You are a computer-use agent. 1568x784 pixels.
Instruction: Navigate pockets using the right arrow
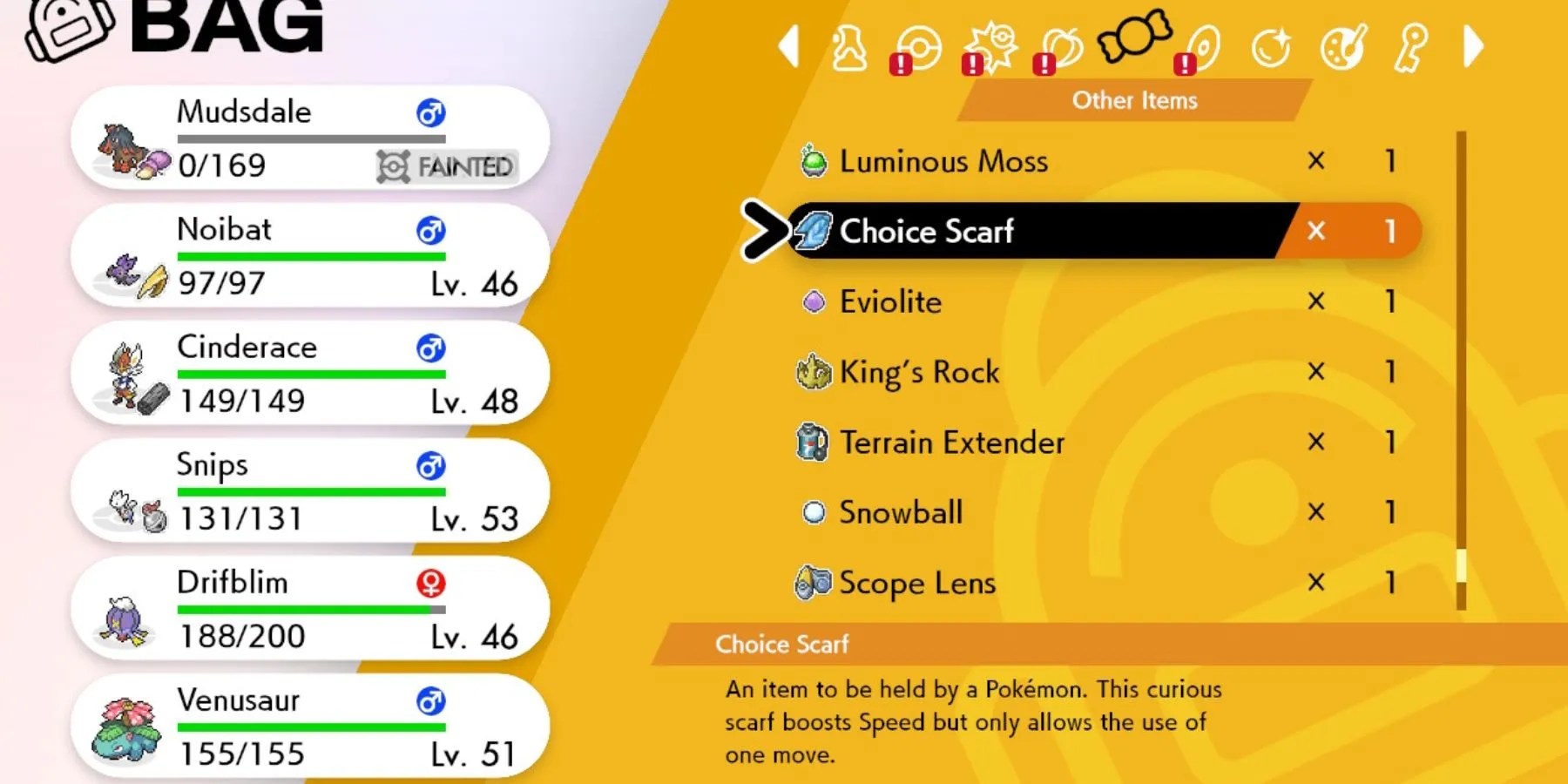1472,48
